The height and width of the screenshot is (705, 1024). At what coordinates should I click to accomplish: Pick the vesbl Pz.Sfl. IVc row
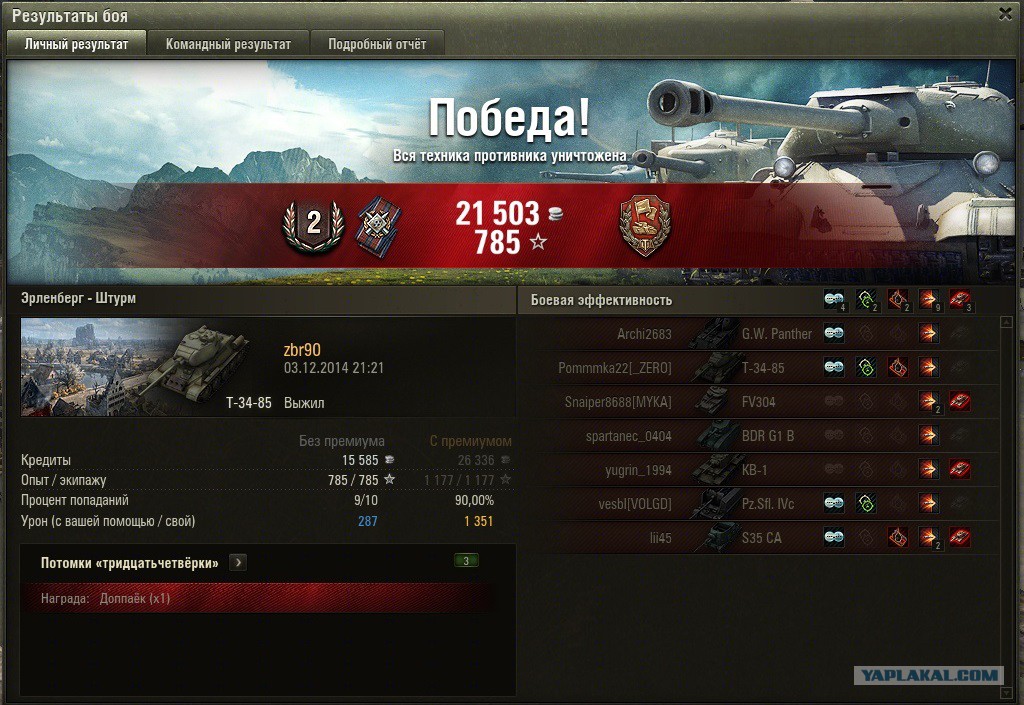[760, 504]
